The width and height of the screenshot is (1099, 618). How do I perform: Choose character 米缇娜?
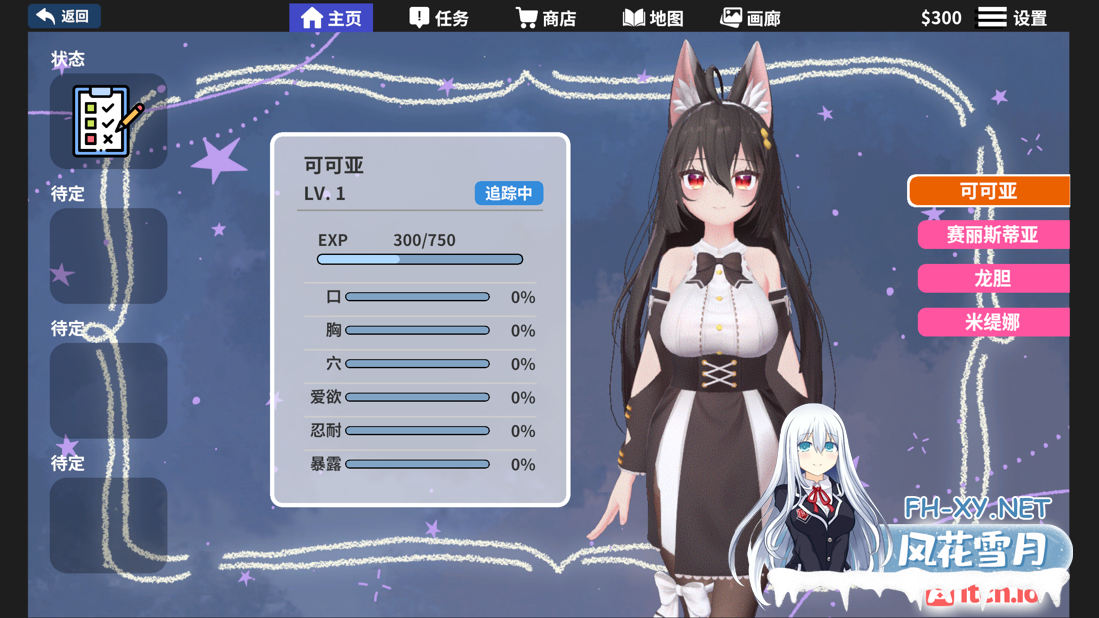pyautogui.click(x=992, y=322)
